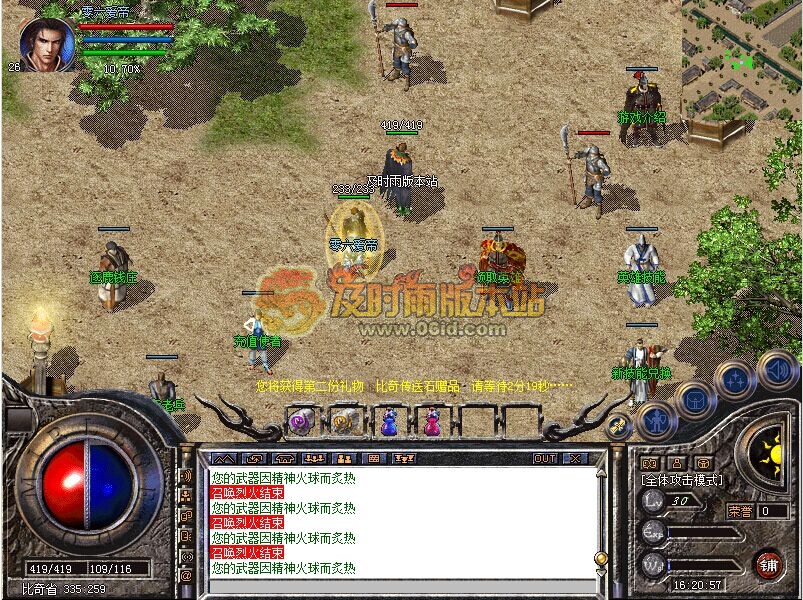The height and width of the screenshot is (600, 803).
Task: Close the game with the X button
Action: [x=575, y=458]
